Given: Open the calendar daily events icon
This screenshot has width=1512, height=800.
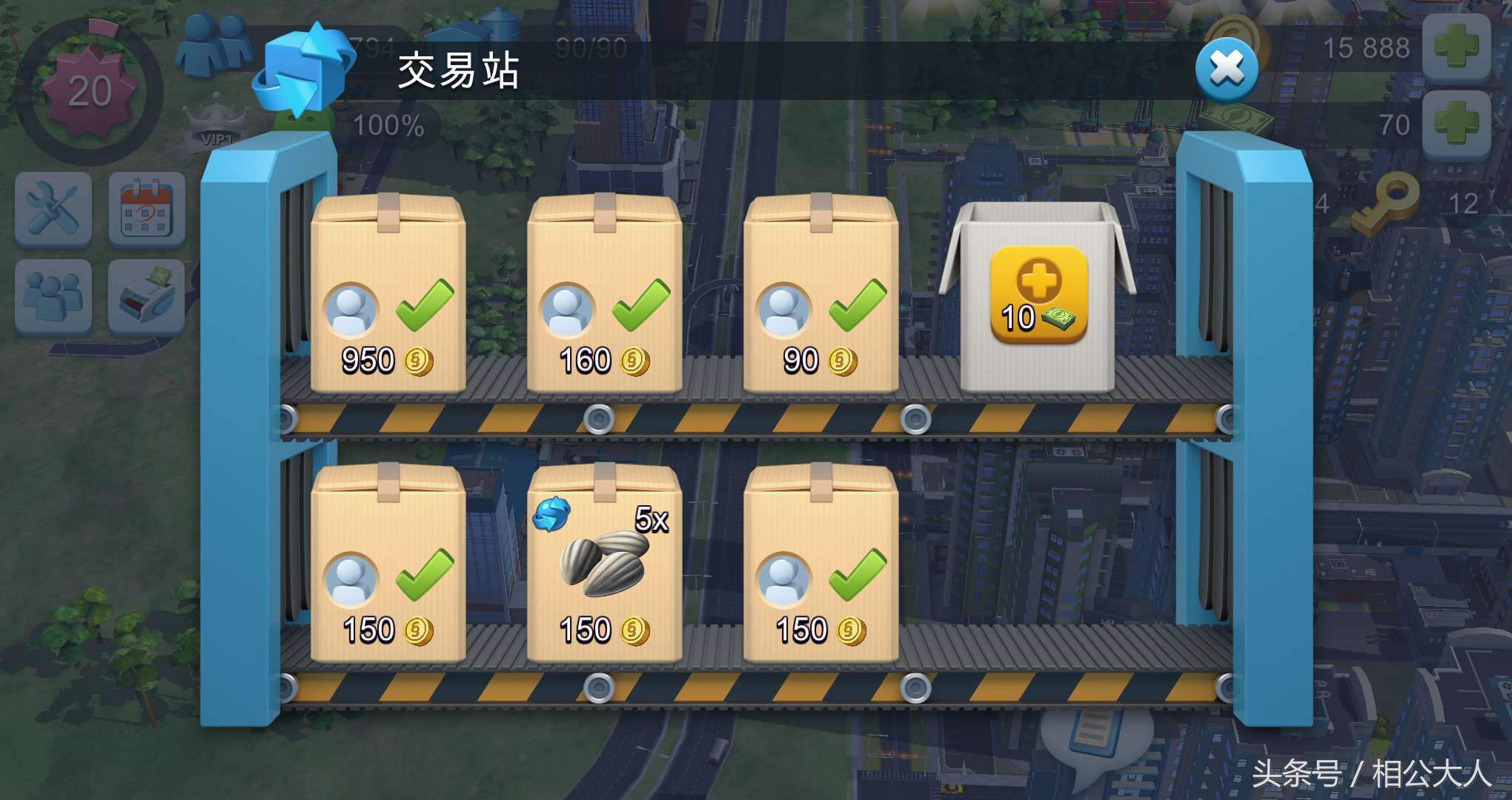Looking at the screenshot, I should 146,210.
